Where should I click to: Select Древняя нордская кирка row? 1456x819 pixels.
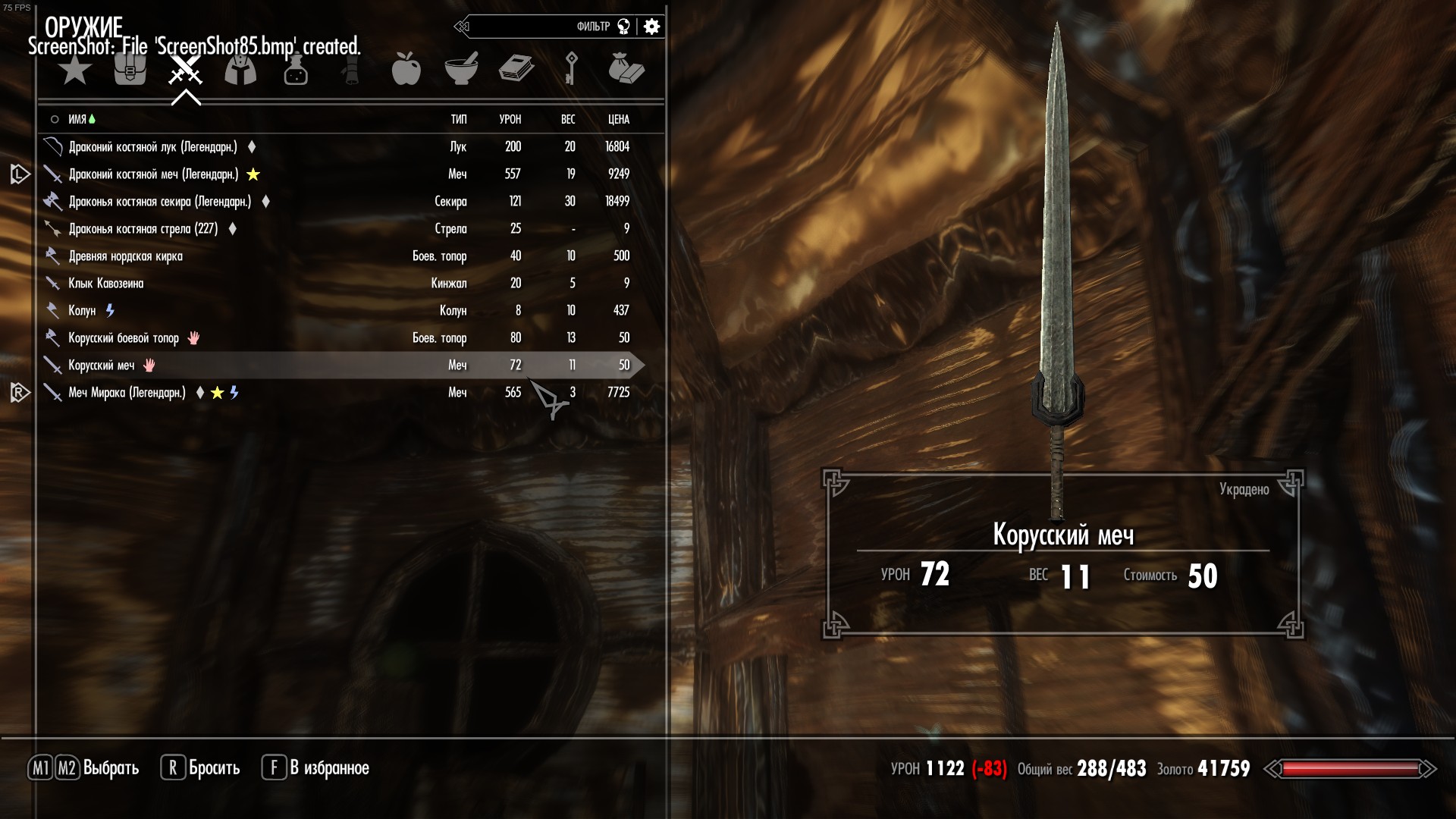pos(125,256)
